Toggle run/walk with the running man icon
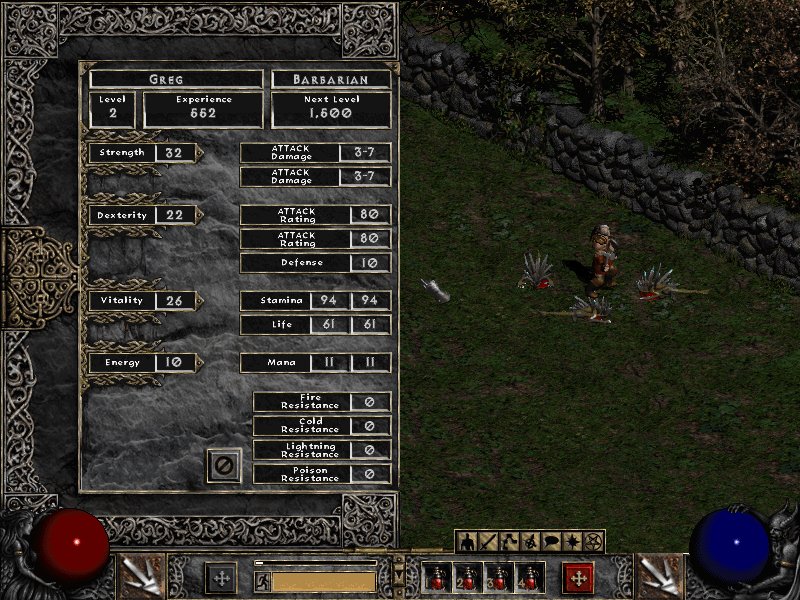The width and height of the screenshot is (800, 600). (262, 580)
